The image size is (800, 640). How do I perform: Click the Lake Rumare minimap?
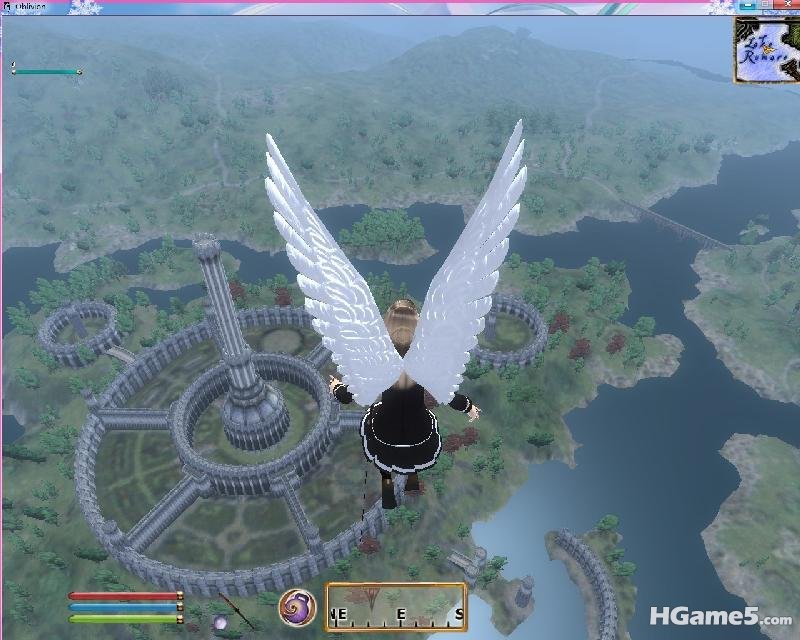pos(767,50)
